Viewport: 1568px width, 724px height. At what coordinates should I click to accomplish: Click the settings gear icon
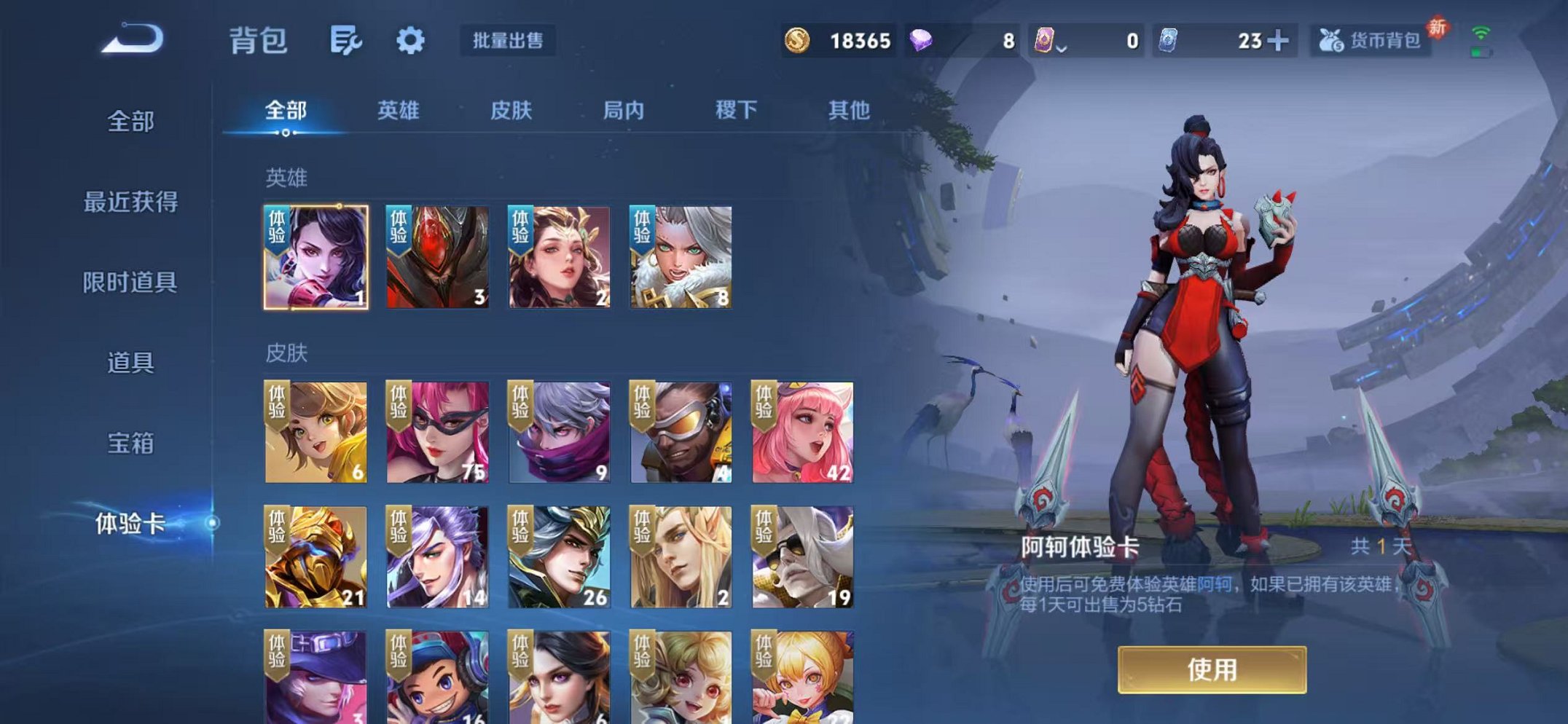click(410, 42)
